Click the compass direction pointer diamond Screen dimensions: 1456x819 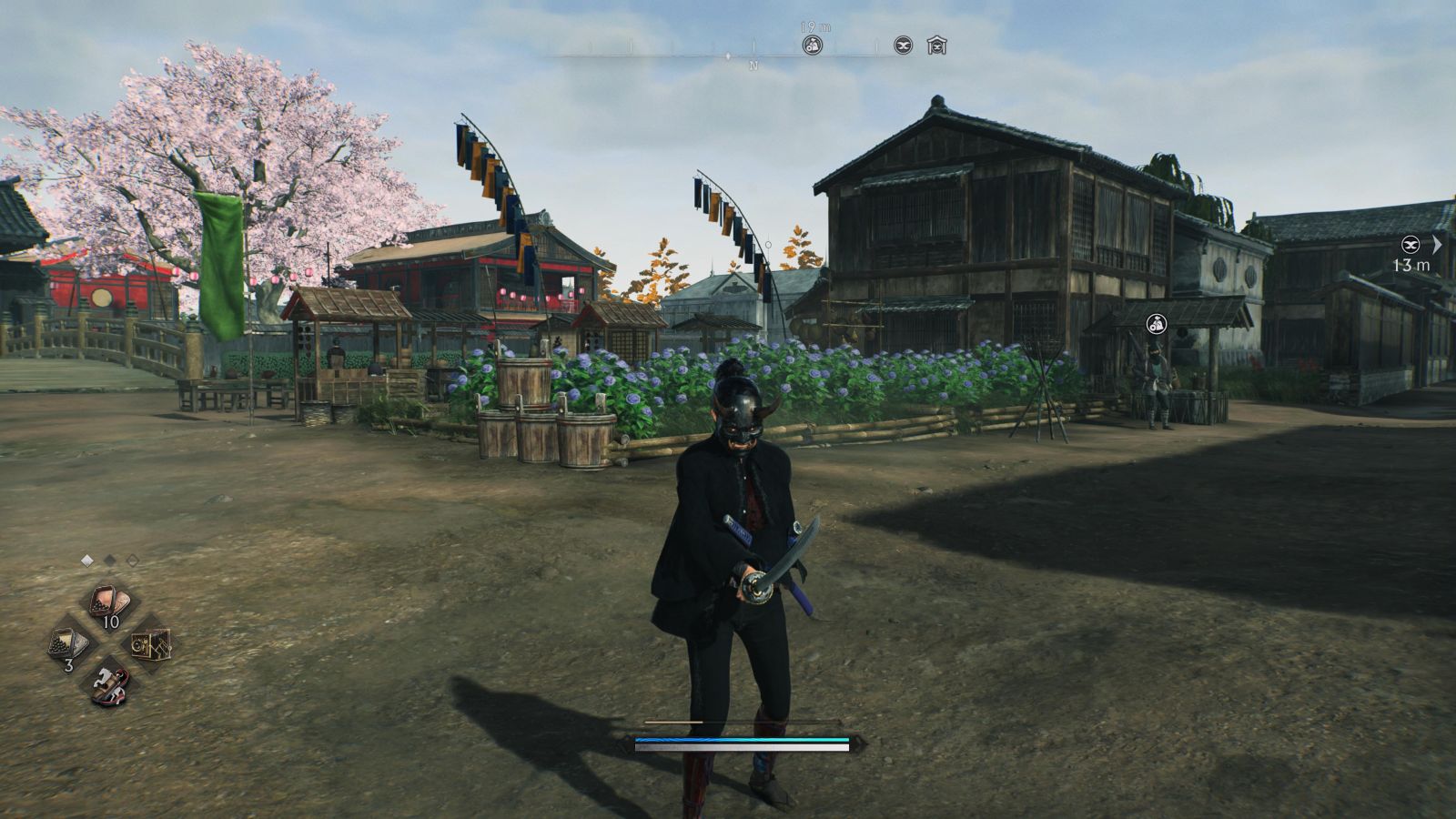coord(728,55)
